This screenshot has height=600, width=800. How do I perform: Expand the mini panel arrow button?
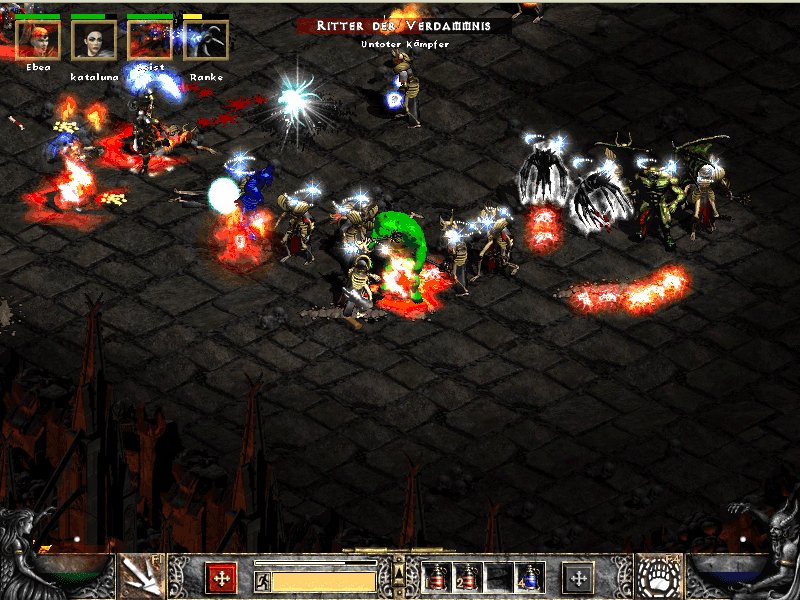[400, 572]
